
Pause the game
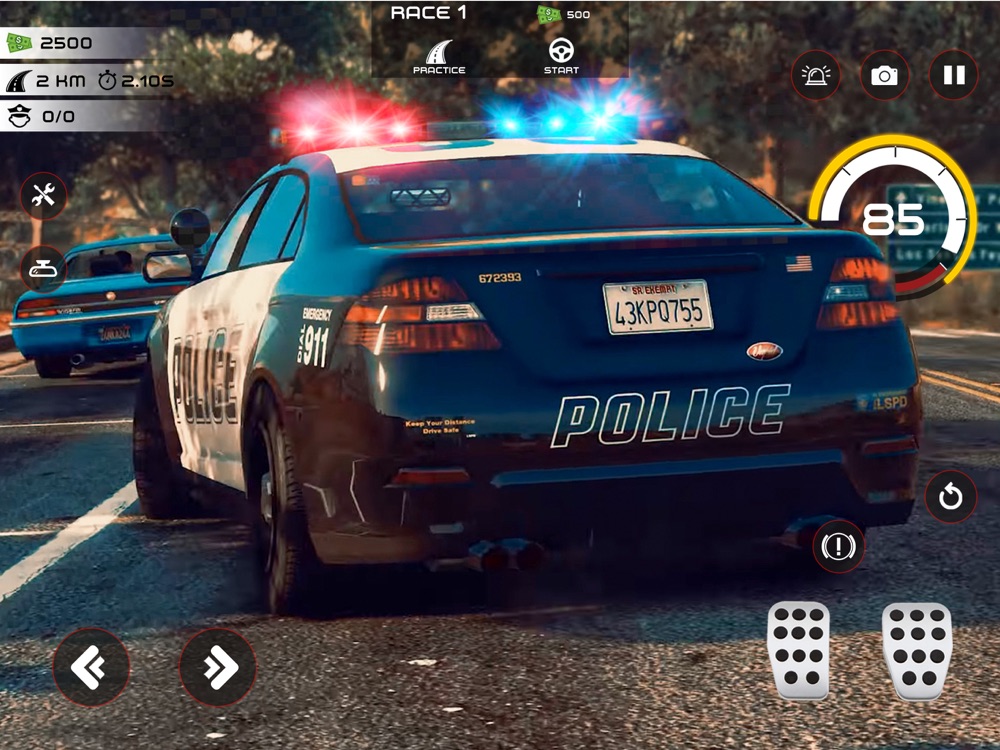click(954, 76)
